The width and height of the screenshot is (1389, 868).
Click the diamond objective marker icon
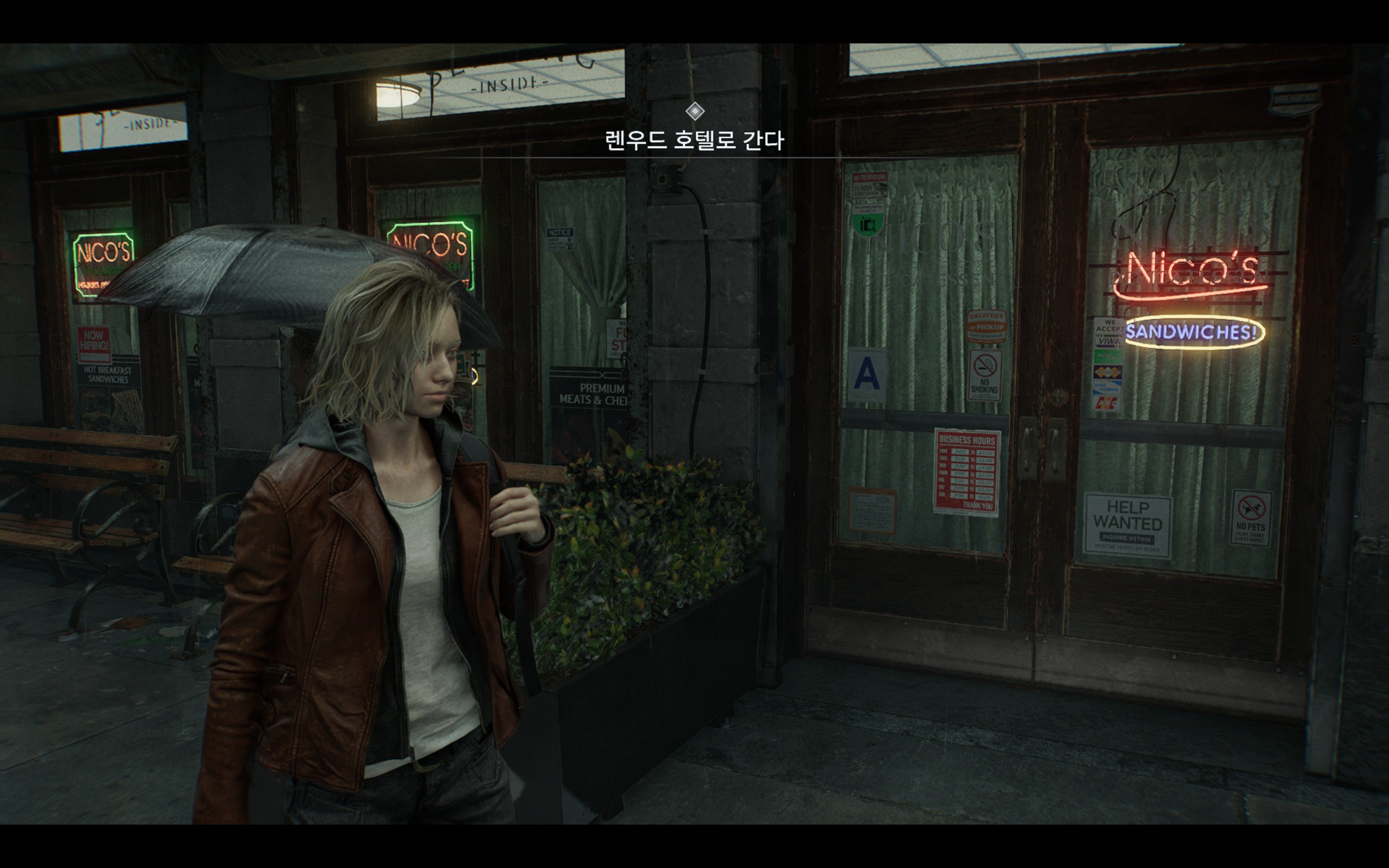point(694,111)
